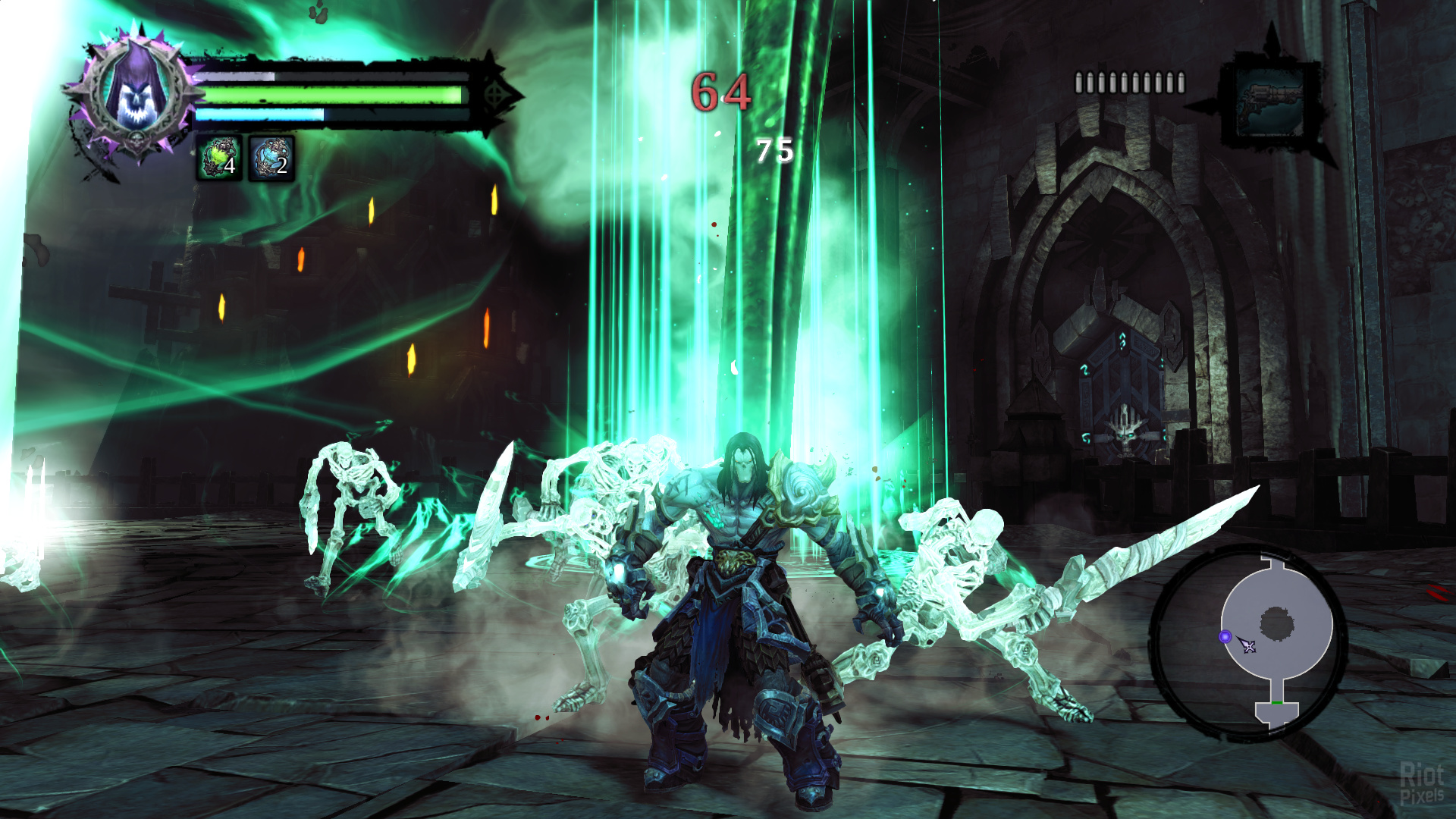
Task: Open the circular minimap
Action: click(1248, 641)
